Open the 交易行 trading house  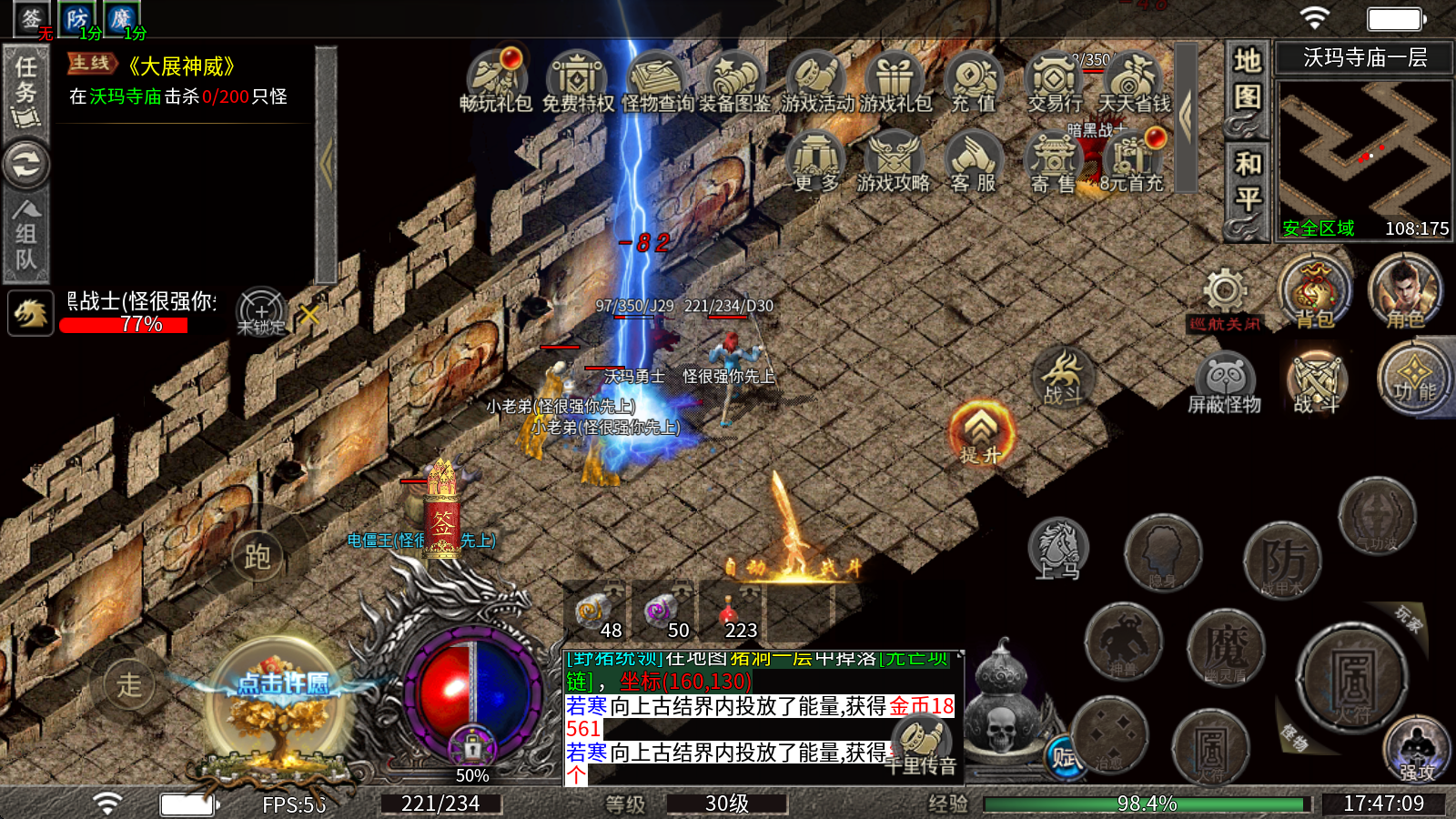coord(1054,80)
